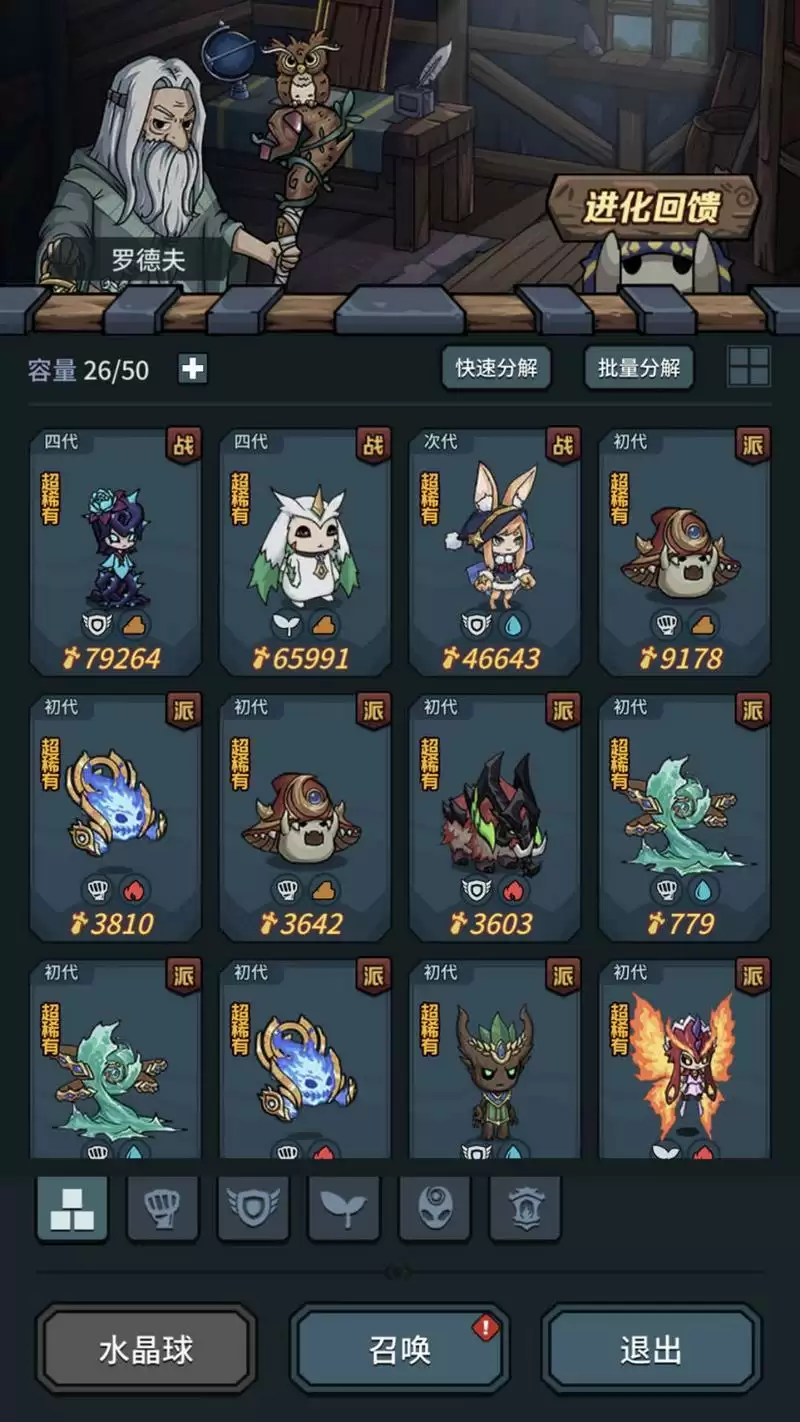This screenshot has height=1422, width=800.
Task: Choose the black horned beast card 3603
Action: coord(495,817)
